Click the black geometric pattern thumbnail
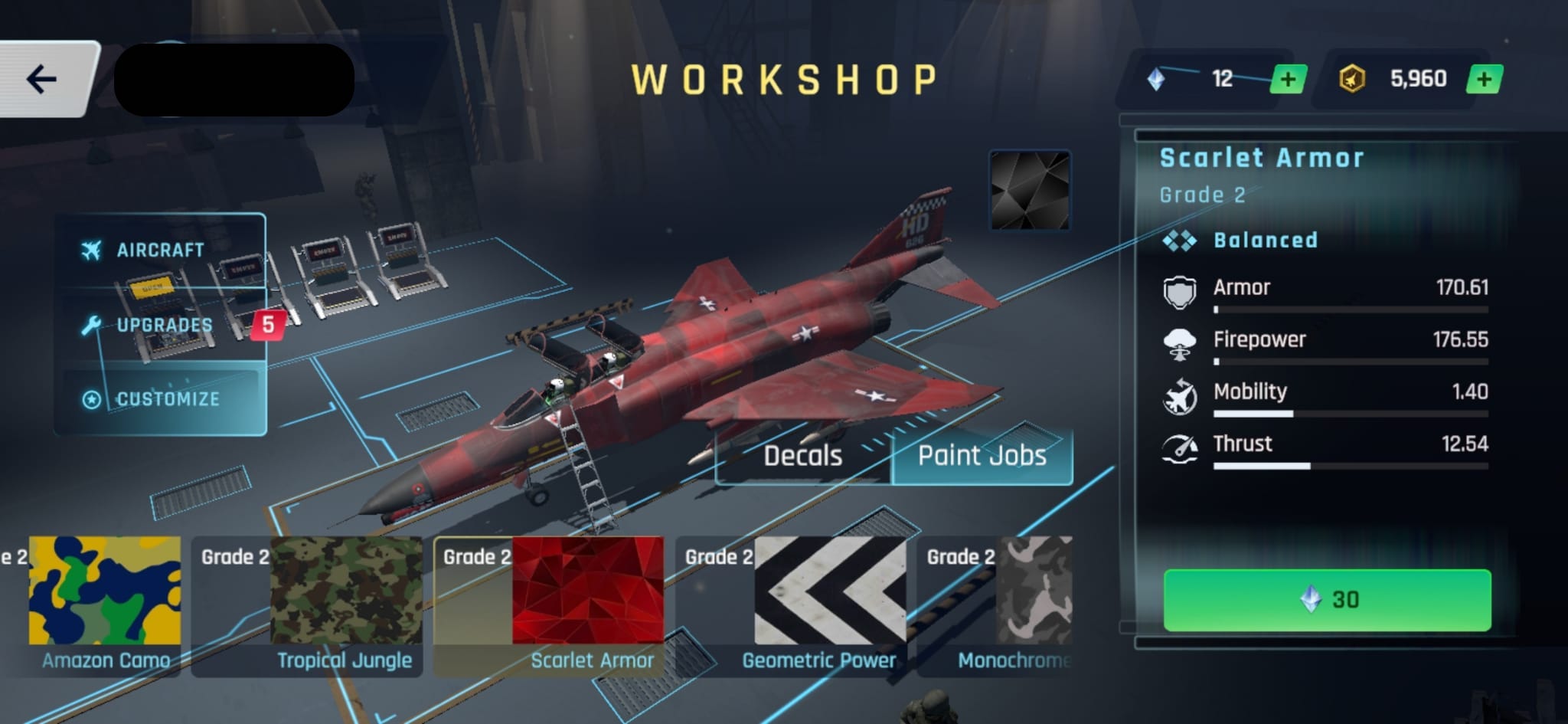Viewport: 1568px width, 724px height. [1030, 190]
